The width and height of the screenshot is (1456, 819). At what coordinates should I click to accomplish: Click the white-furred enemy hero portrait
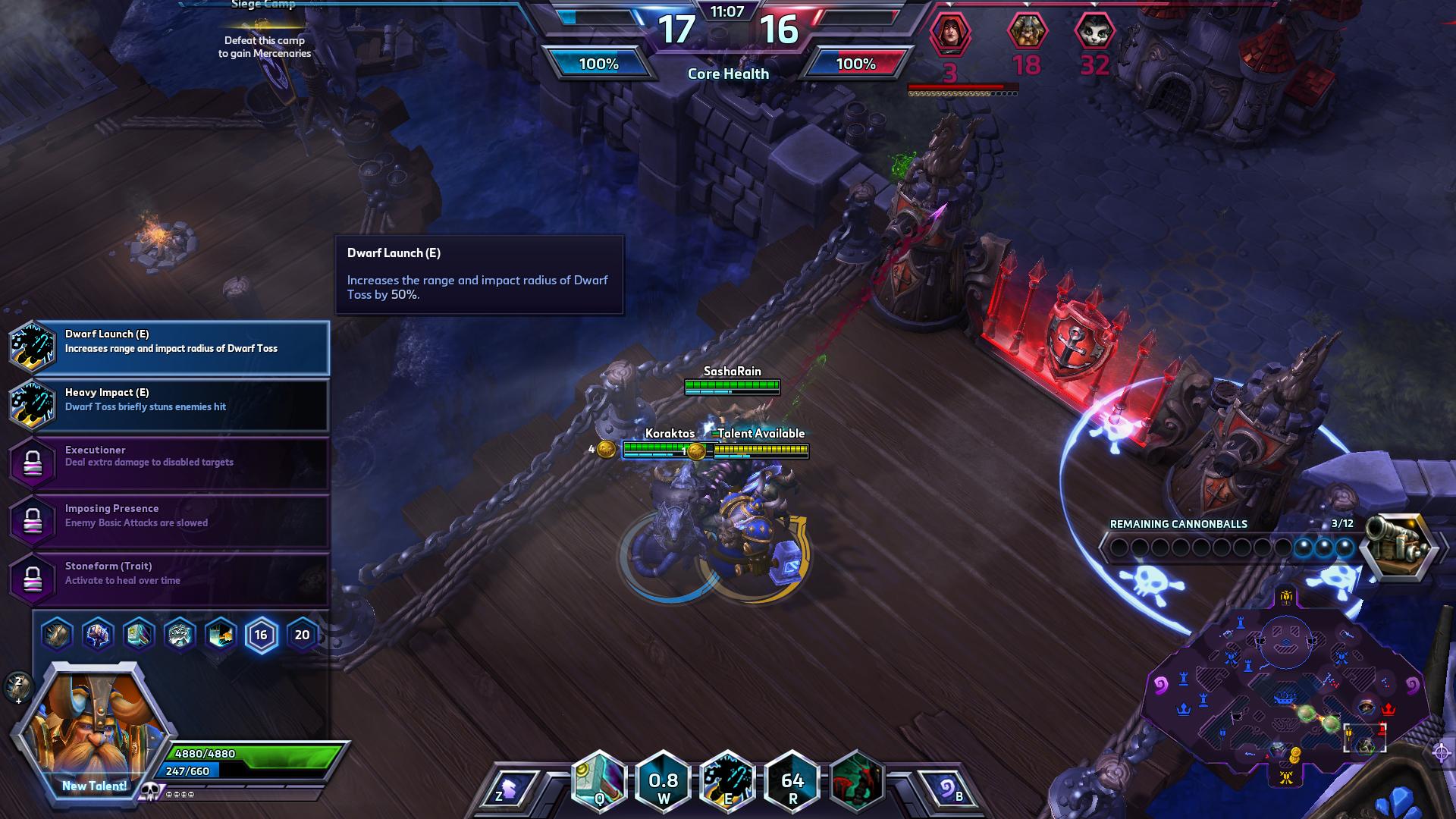[1094, 33]
